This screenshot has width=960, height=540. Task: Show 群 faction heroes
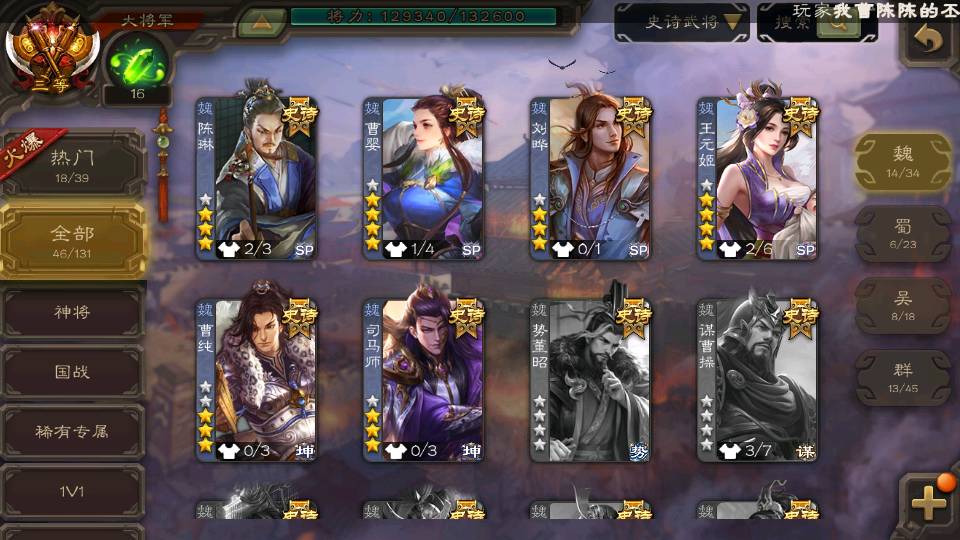click(903, 377)
